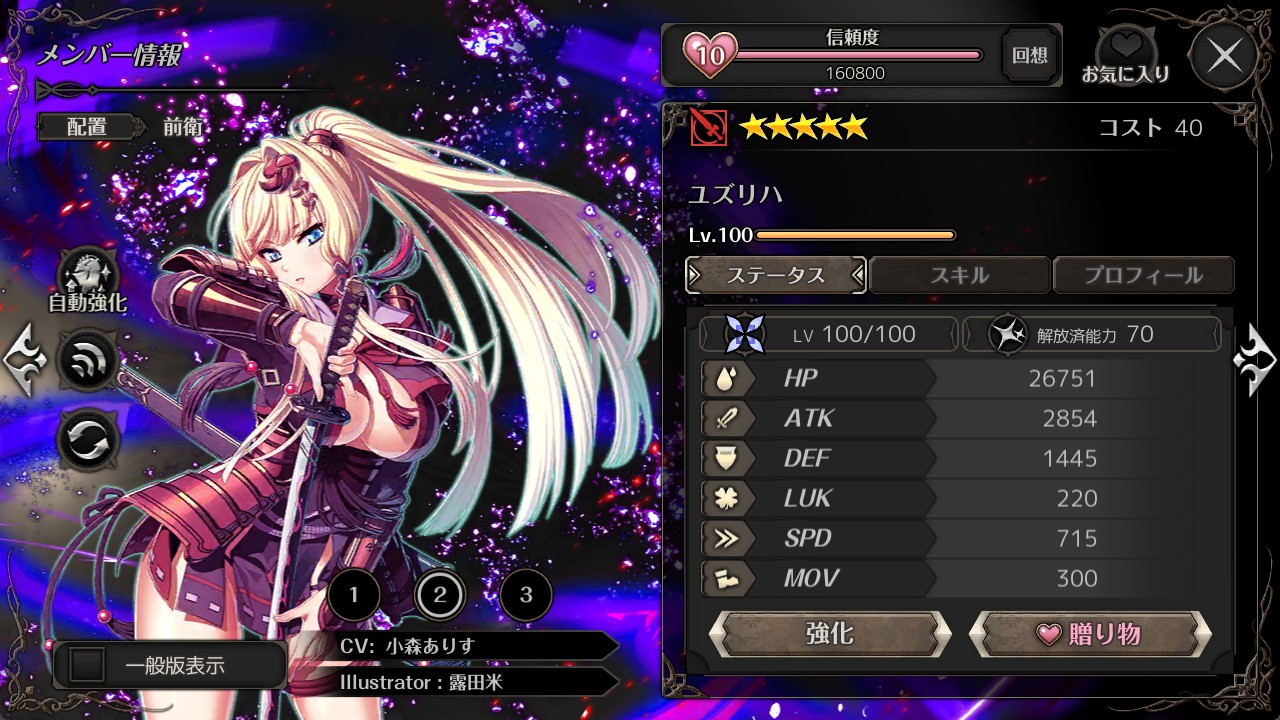Switch to the プロフィール tab

(x=1143, y=275)
